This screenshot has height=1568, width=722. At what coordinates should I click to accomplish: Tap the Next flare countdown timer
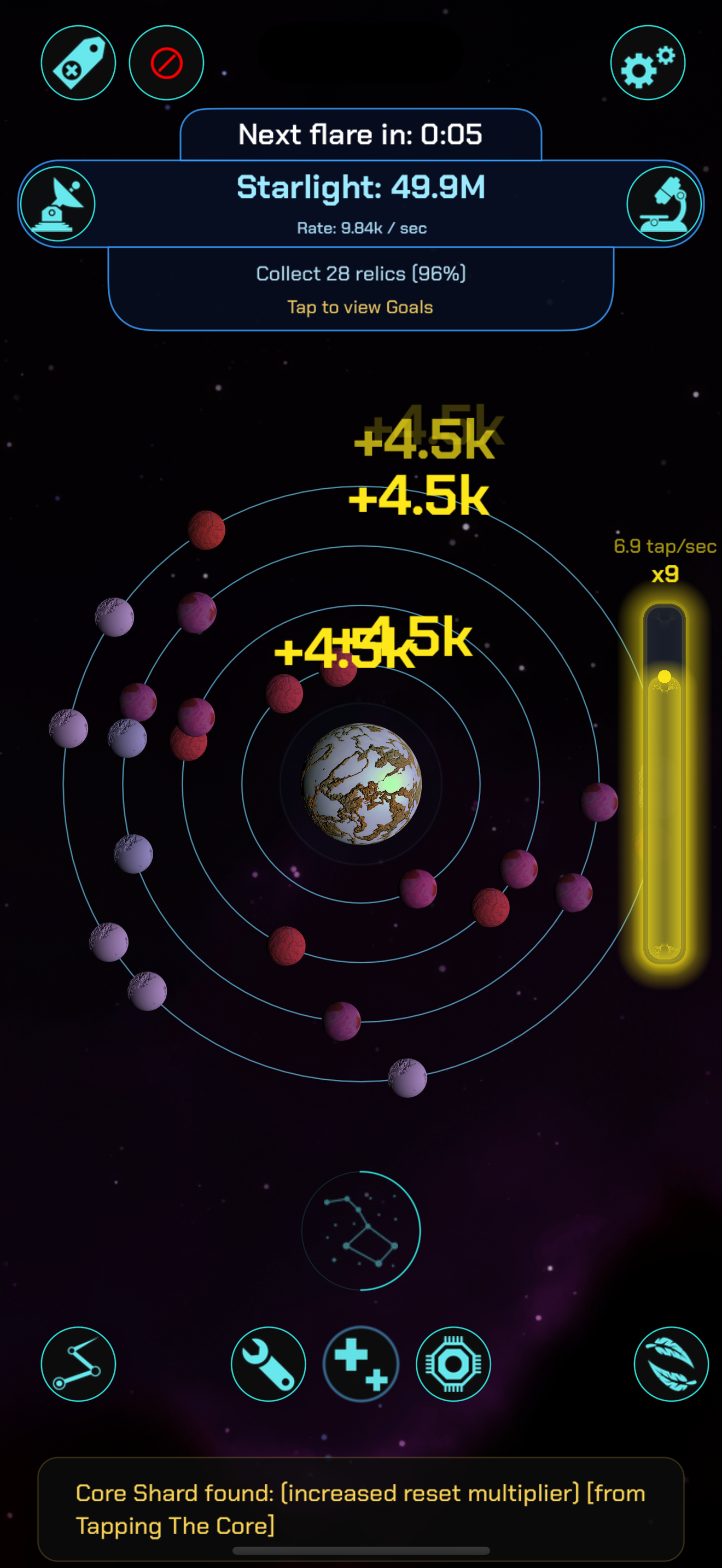pyautogui.click(x=360, y=134)
